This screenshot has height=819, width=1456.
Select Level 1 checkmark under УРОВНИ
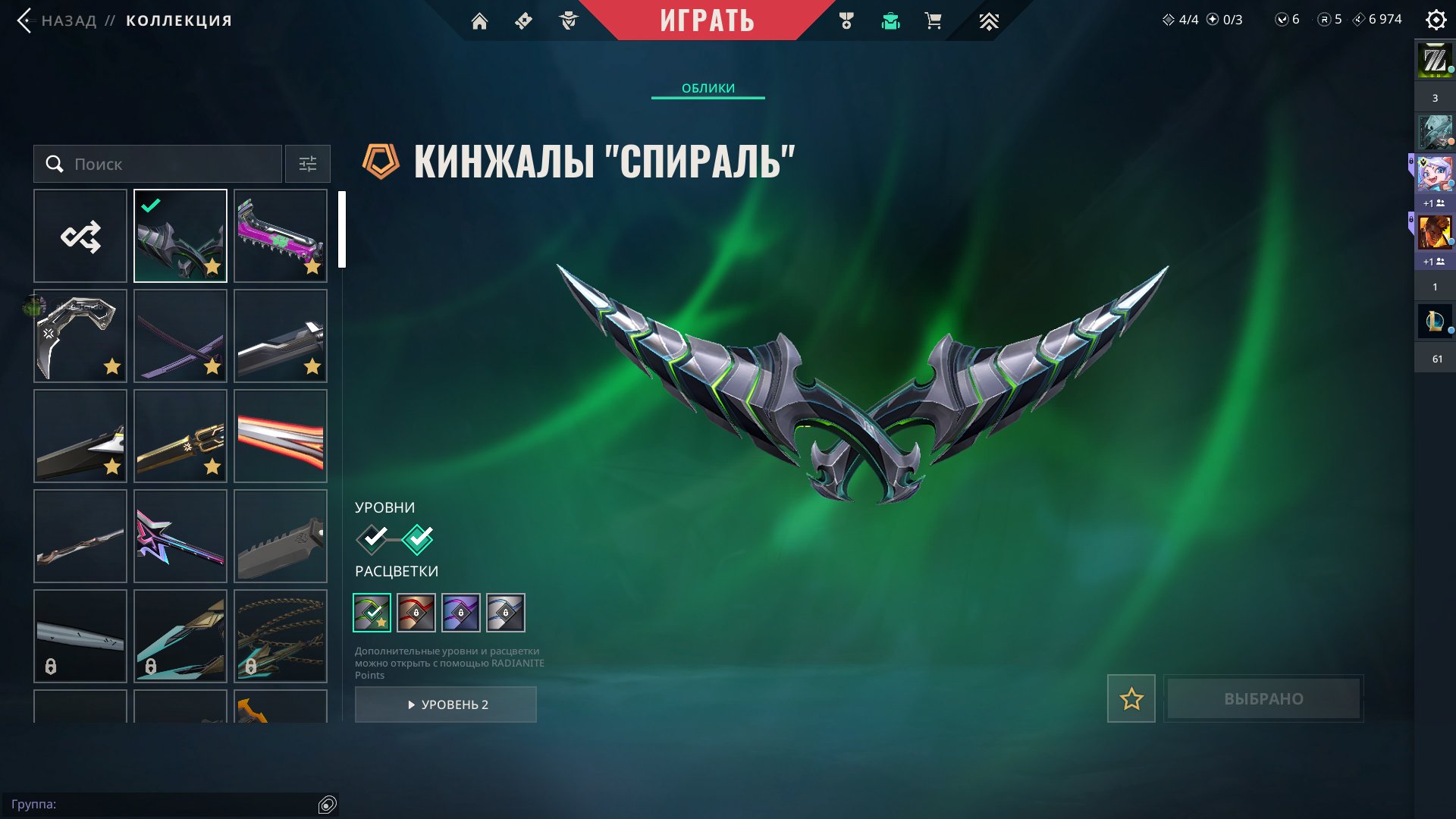(x=371, y=538)
